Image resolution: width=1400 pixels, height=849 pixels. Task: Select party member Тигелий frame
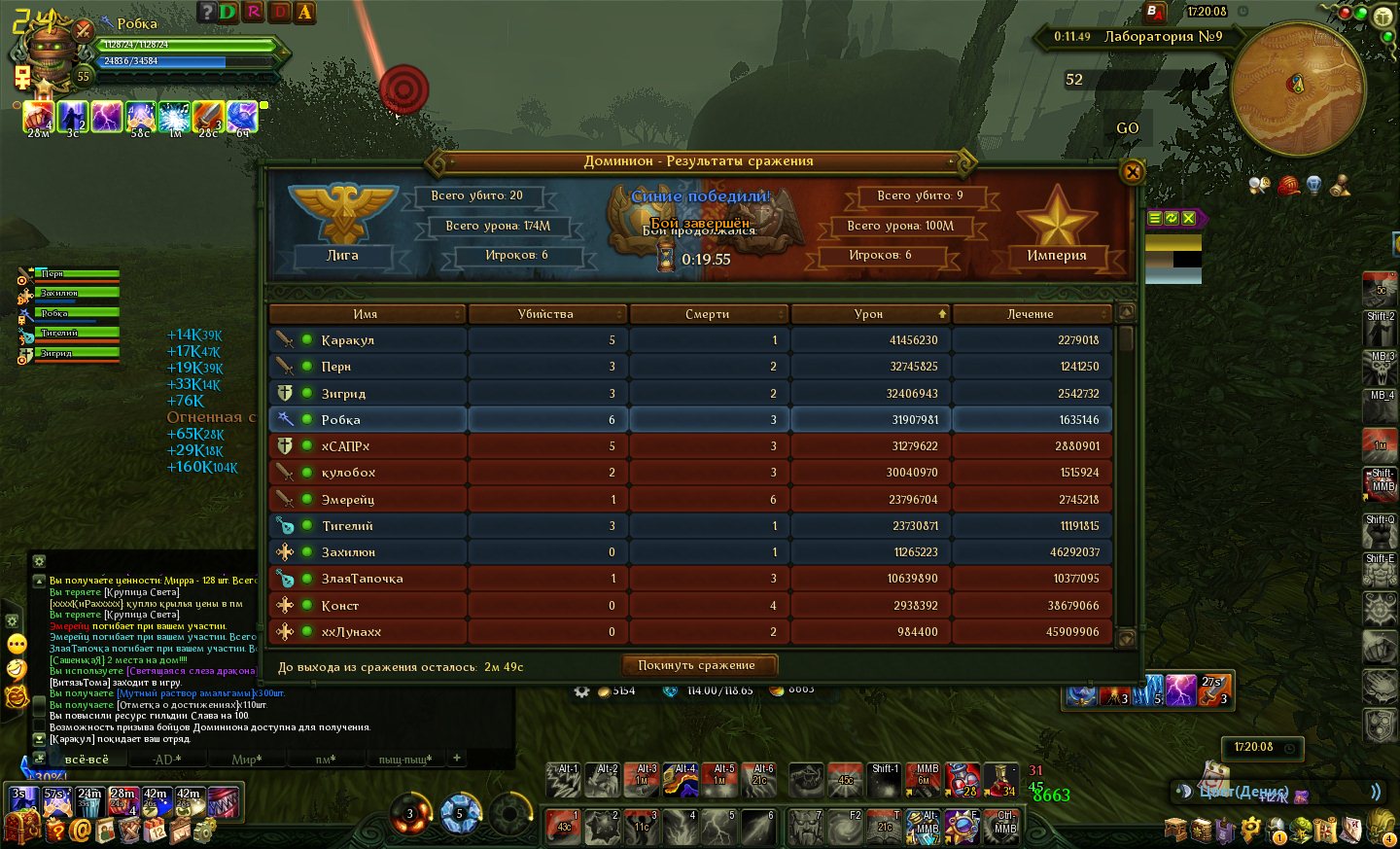tap(70, 334)
